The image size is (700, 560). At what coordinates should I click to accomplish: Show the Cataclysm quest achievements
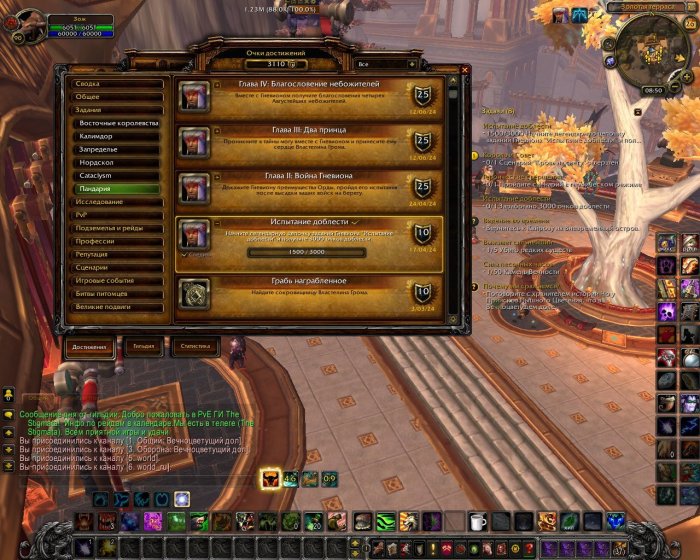click(x=118, y=175)
